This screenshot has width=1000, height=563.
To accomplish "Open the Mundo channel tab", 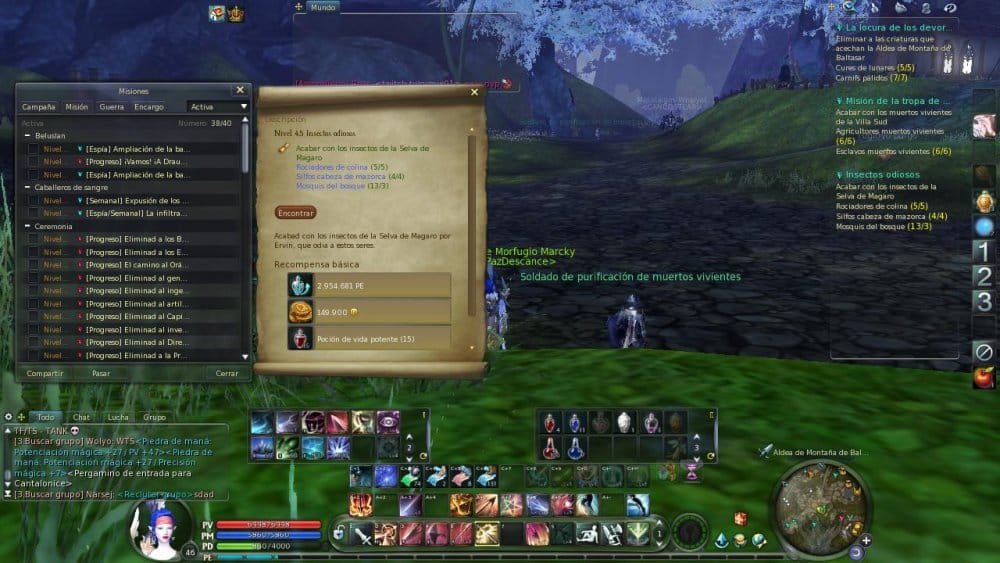I will pyautogui.click(x=322, y=7).
